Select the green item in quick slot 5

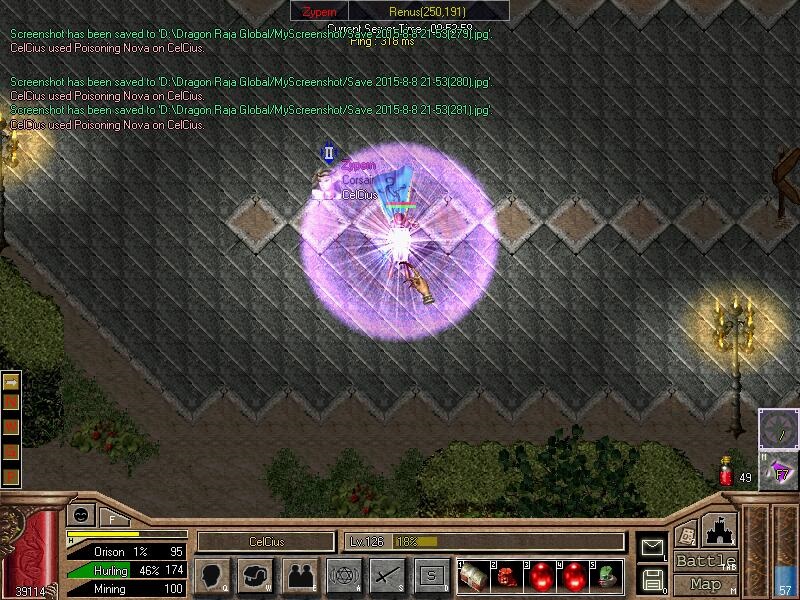607,576
